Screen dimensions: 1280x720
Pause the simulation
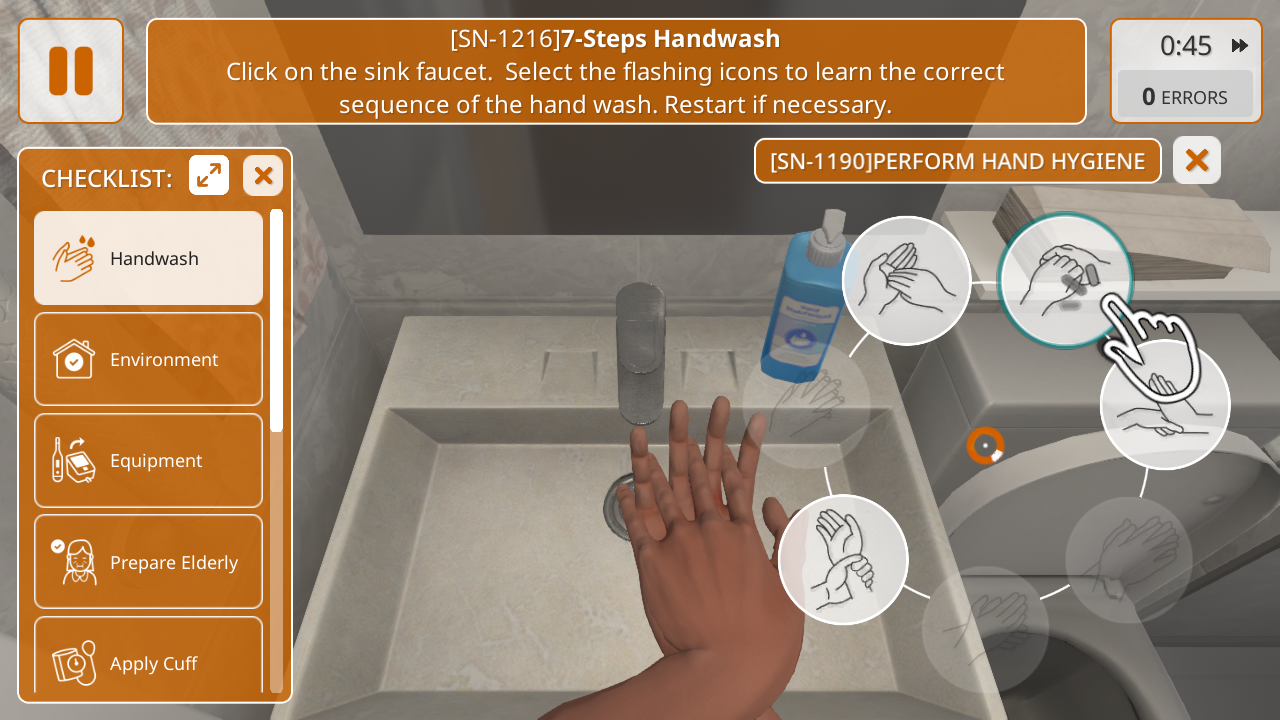(x=71, y=71)
